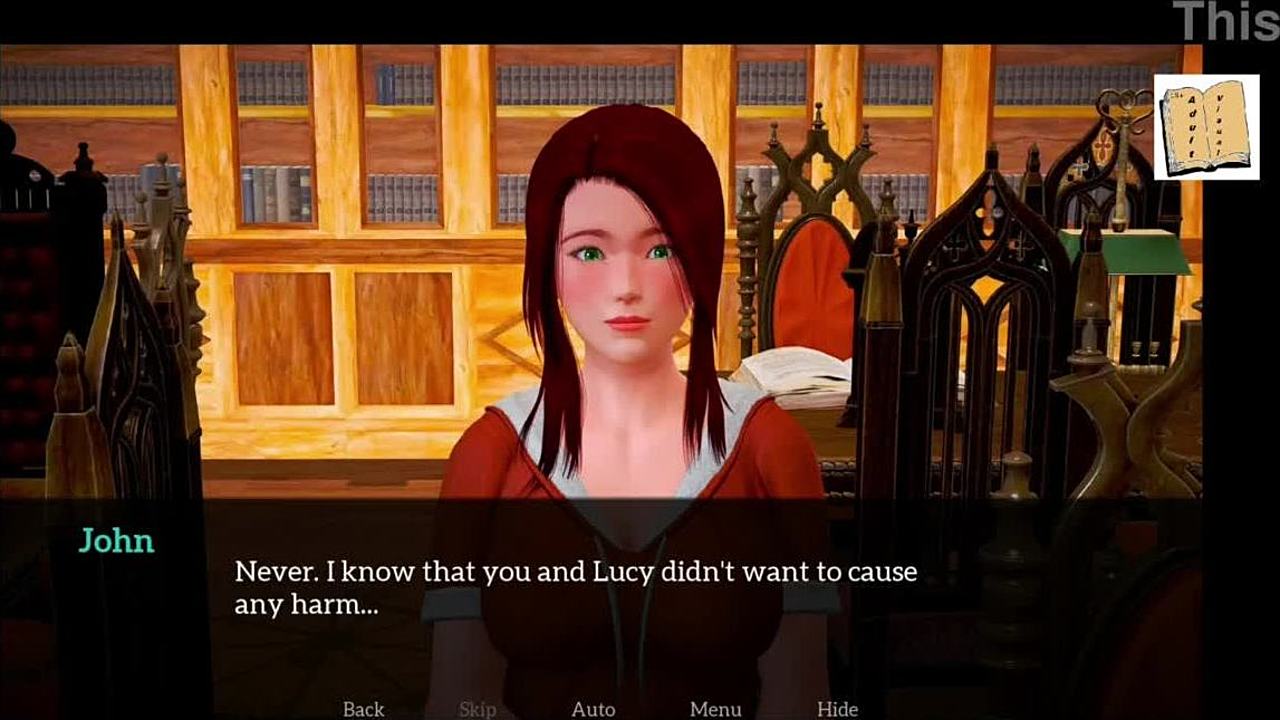Viewport: 1280px width, 720px height.
Task: Open the game Menu
Action: [x=715, y=709]
